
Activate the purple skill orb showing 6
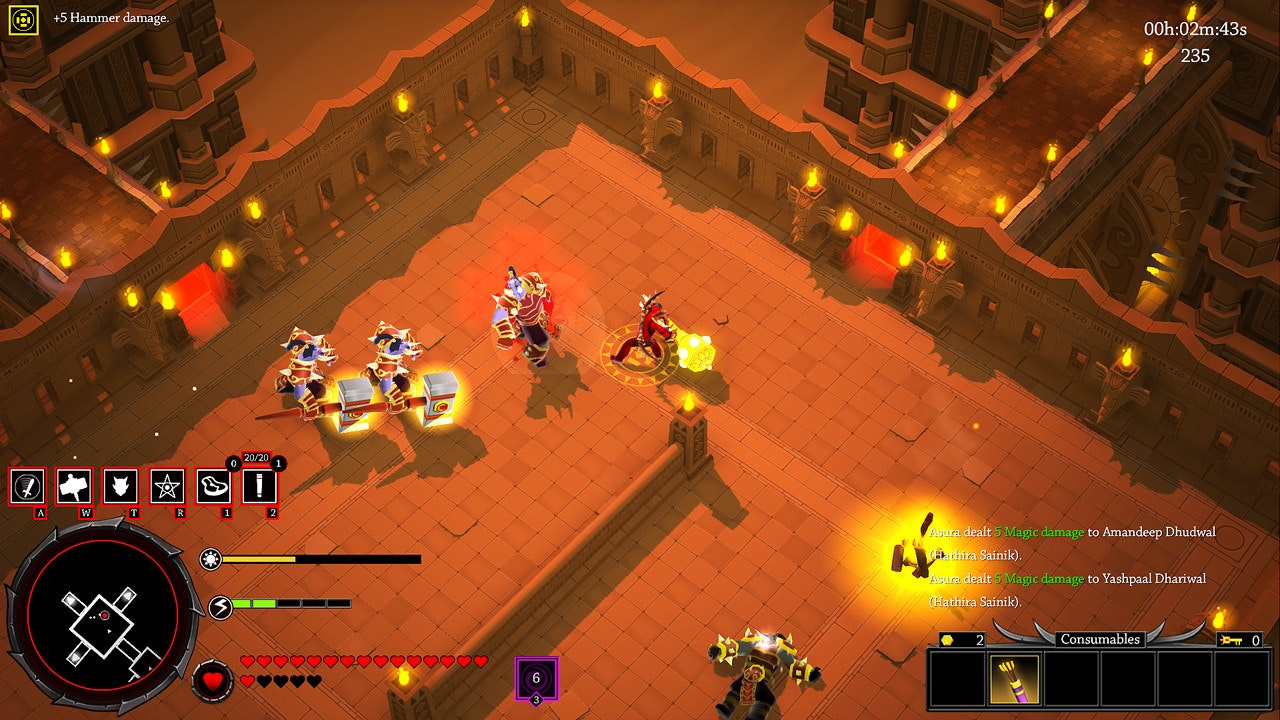[x=535, y=679]
